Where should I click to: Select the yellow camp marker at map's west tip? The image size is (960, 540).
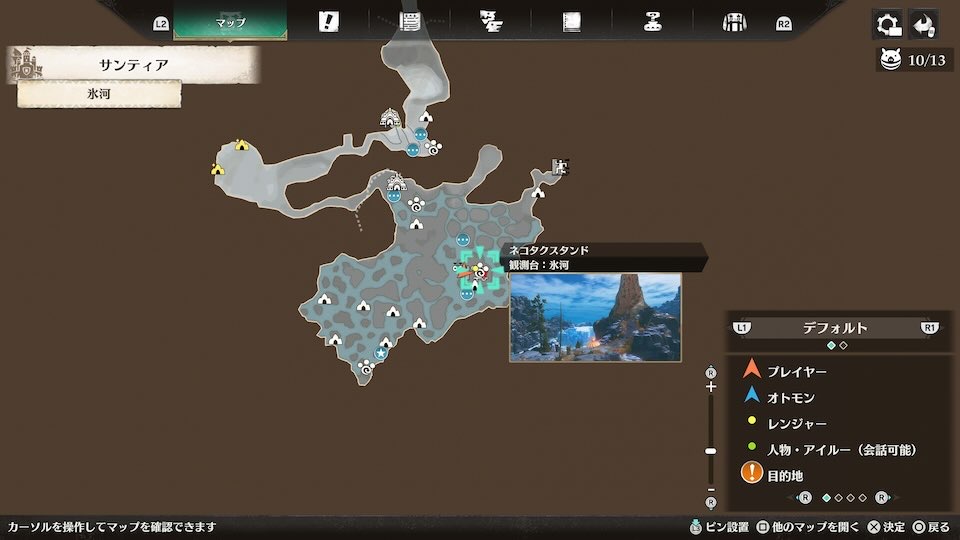[217, 169]
